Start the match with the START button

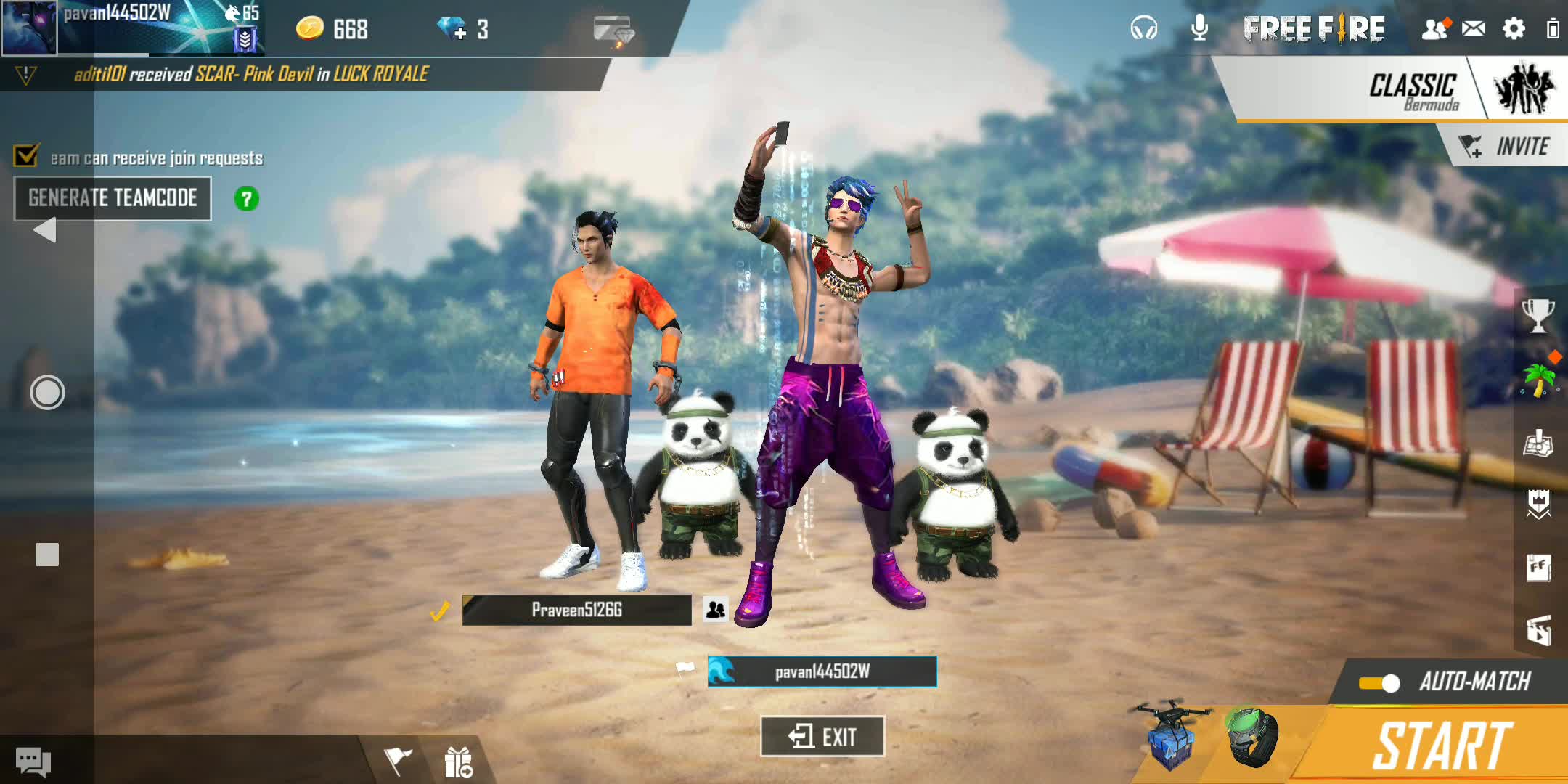tap(1441, 746)
